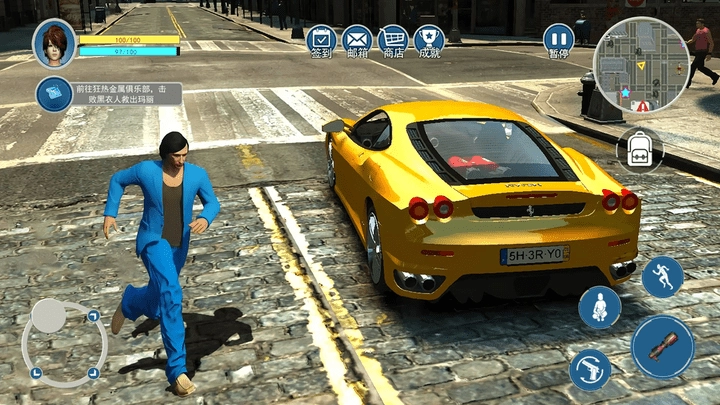Tap the character portrait avatar
Screen dimensions: 720x405
coord(54,43)
